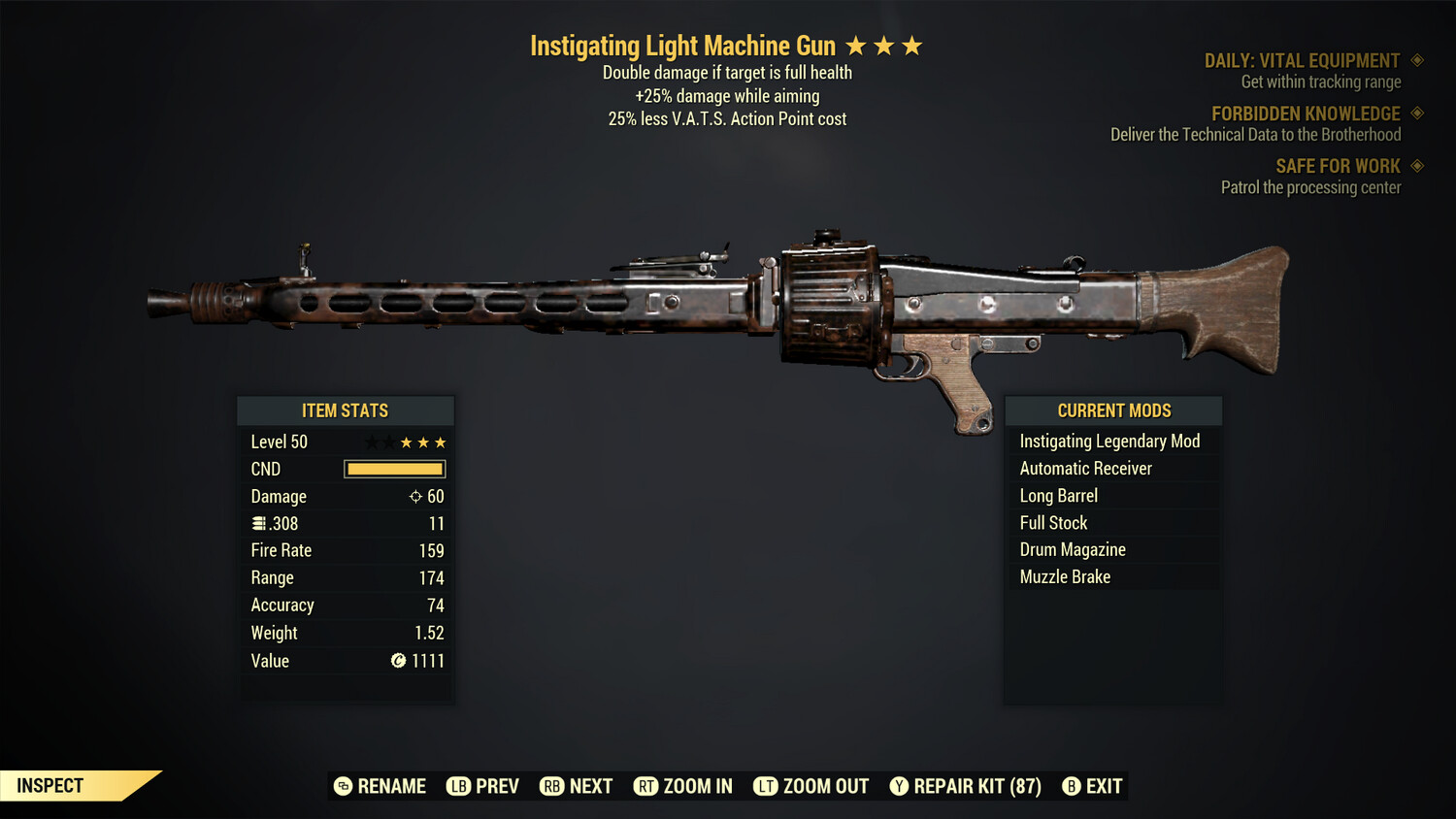Select the .308 ammo icon
The height and width of the screenshot is (819, 1456).
click(259, 523)
